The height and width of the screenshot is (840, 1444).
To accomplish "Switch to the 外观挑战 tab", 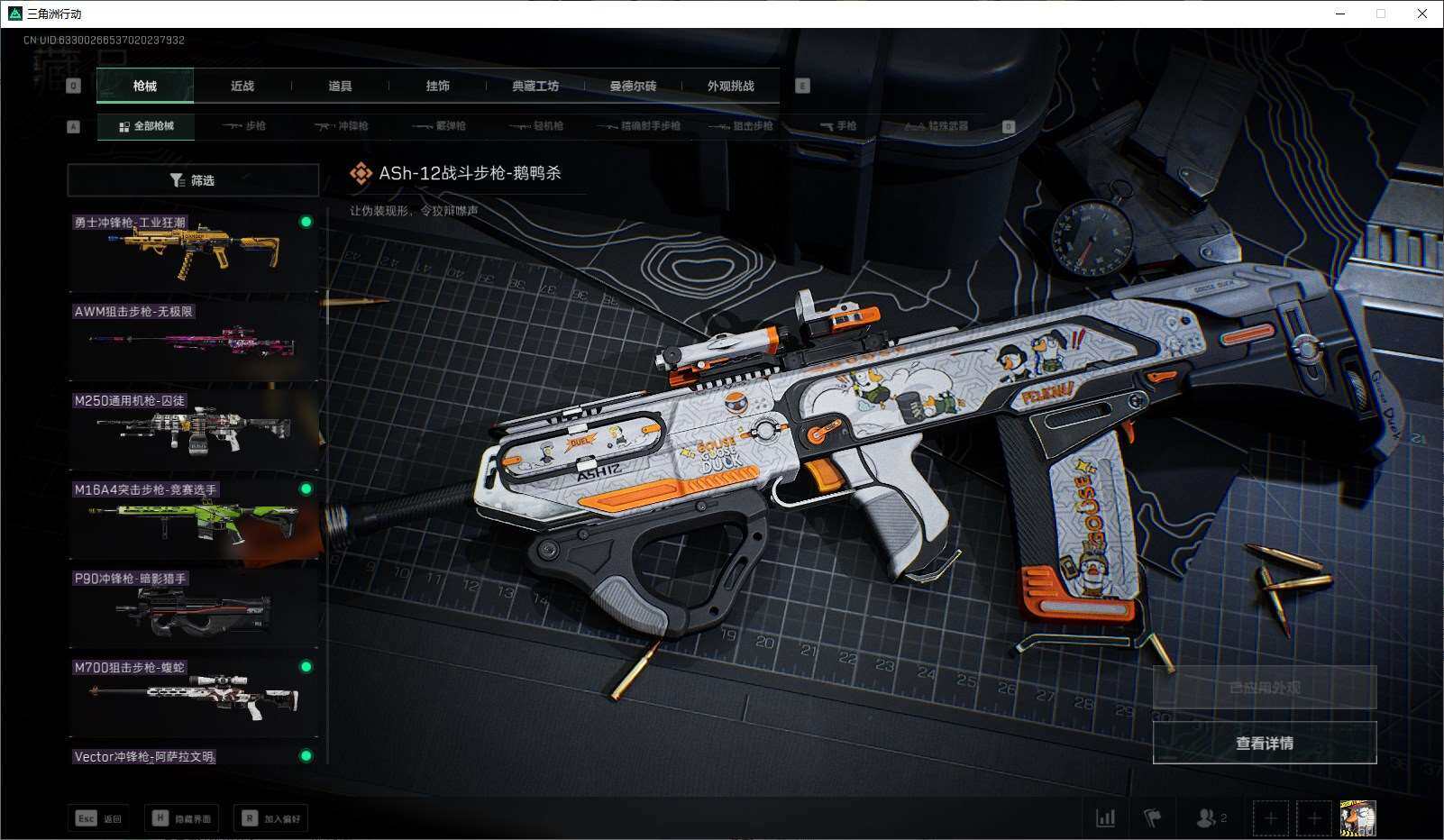I will [730, 86].
